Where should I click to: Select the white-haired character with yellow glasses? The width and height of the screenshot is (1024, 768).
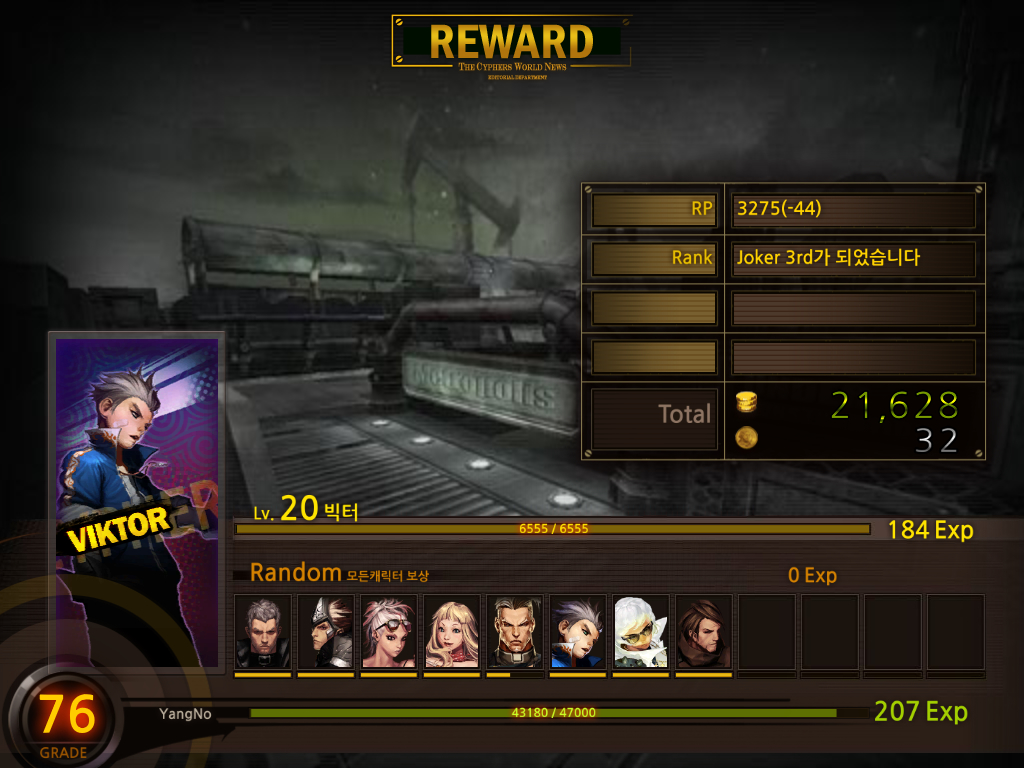point(641,632)
